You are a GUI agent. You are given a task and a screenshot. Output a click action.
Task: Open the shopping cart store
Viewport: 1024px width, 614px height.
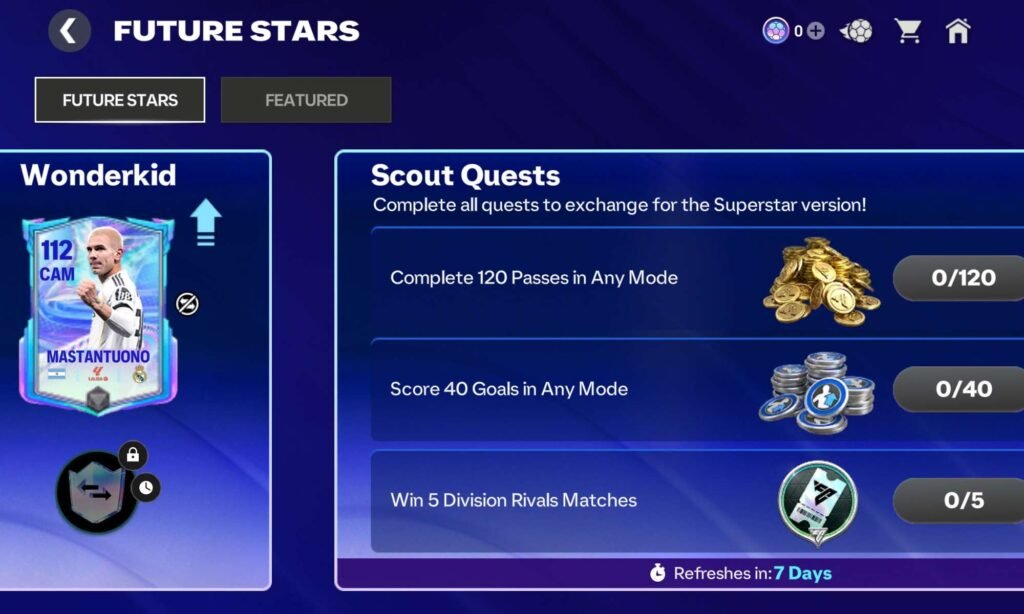(x=908, y=31)
